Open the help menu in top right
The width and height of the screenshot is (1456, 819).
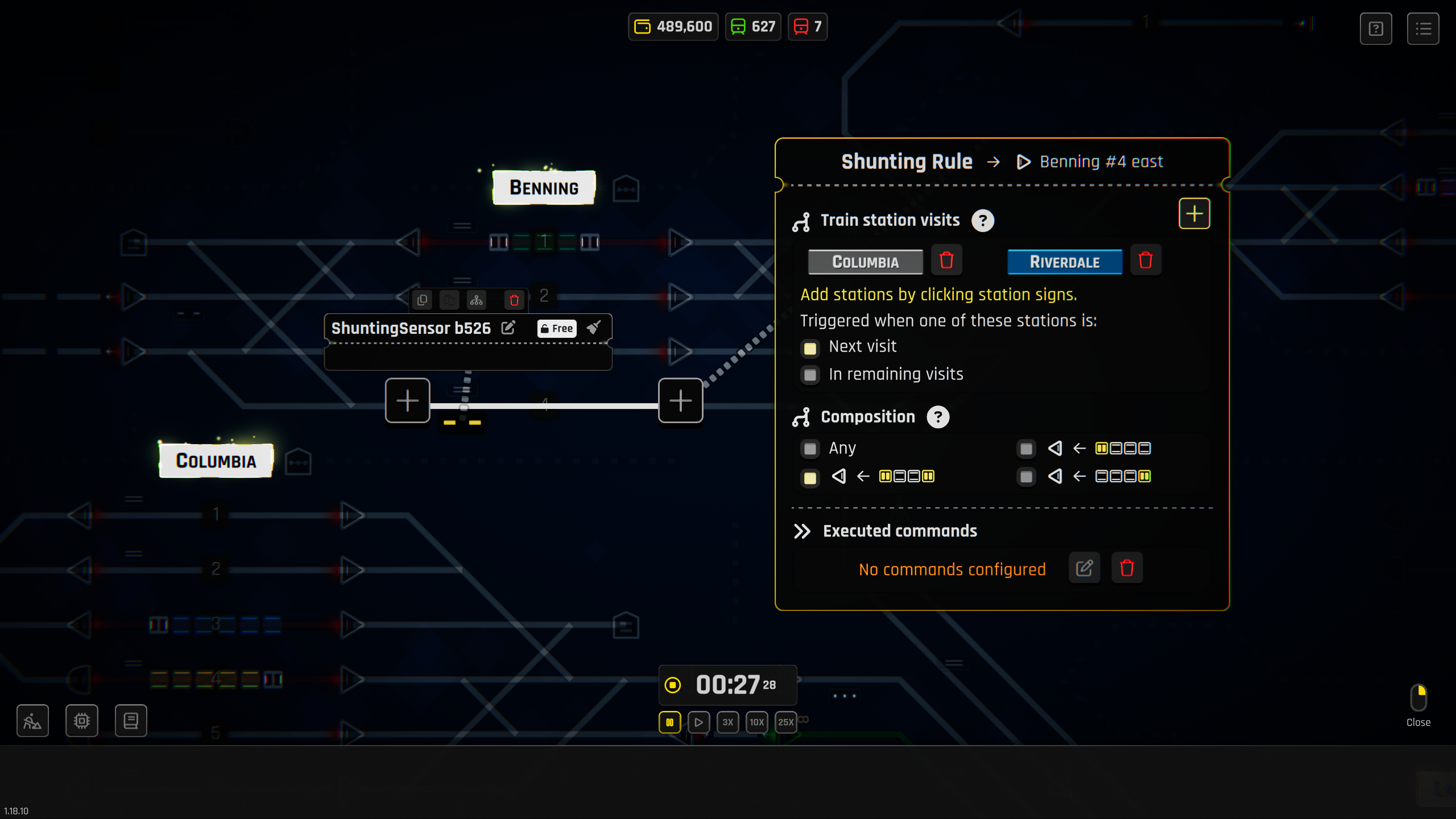1376,28
